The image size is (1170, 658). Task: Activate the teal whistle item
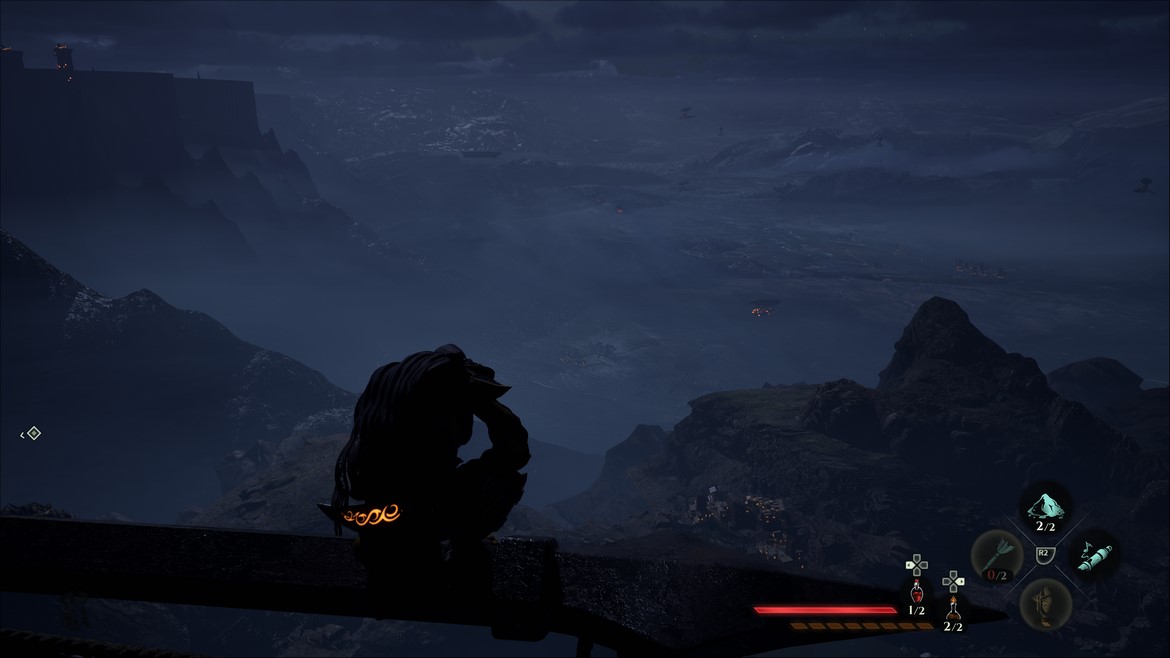click(x=1093, y=555)
